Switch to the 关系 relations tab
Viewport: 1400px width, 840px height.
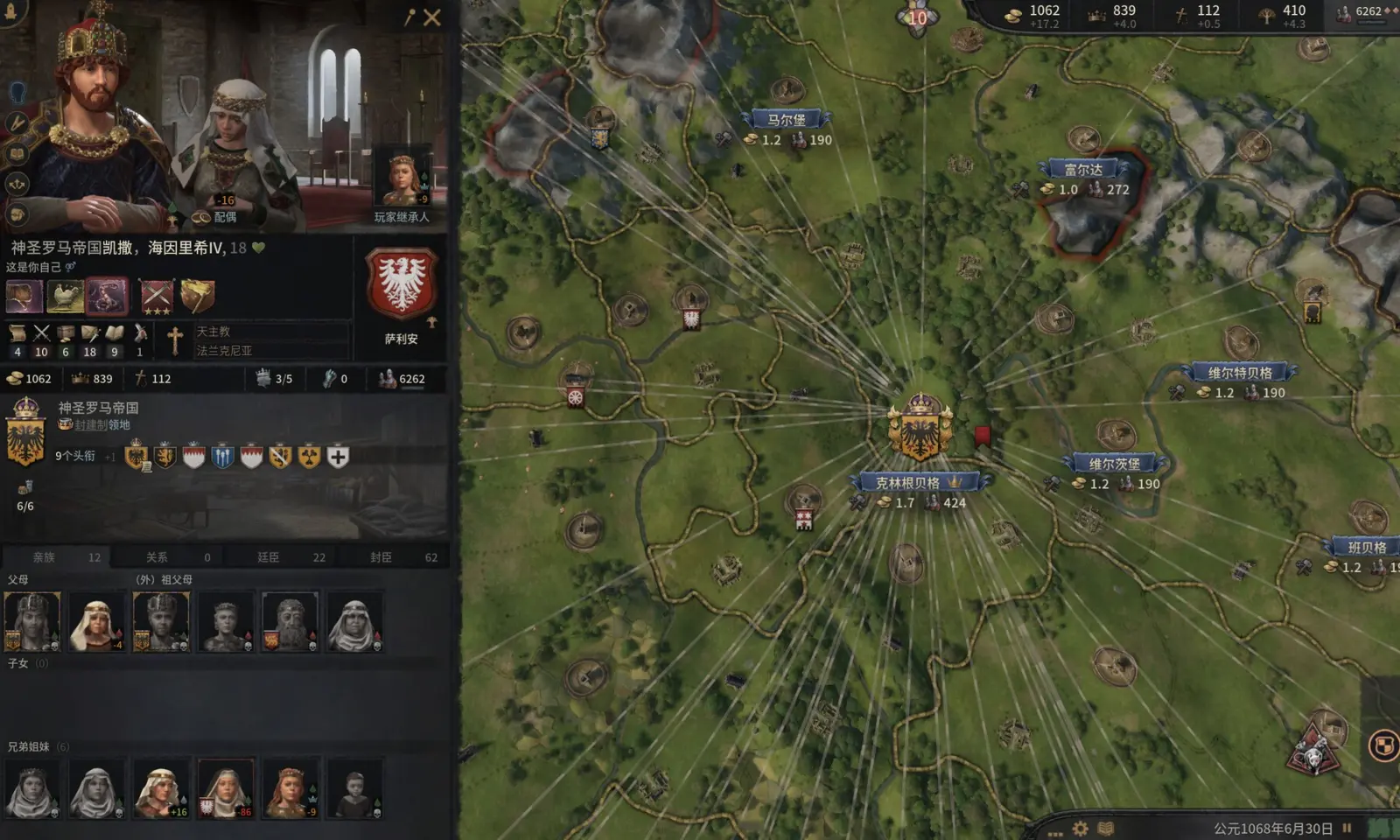point(157,557)
